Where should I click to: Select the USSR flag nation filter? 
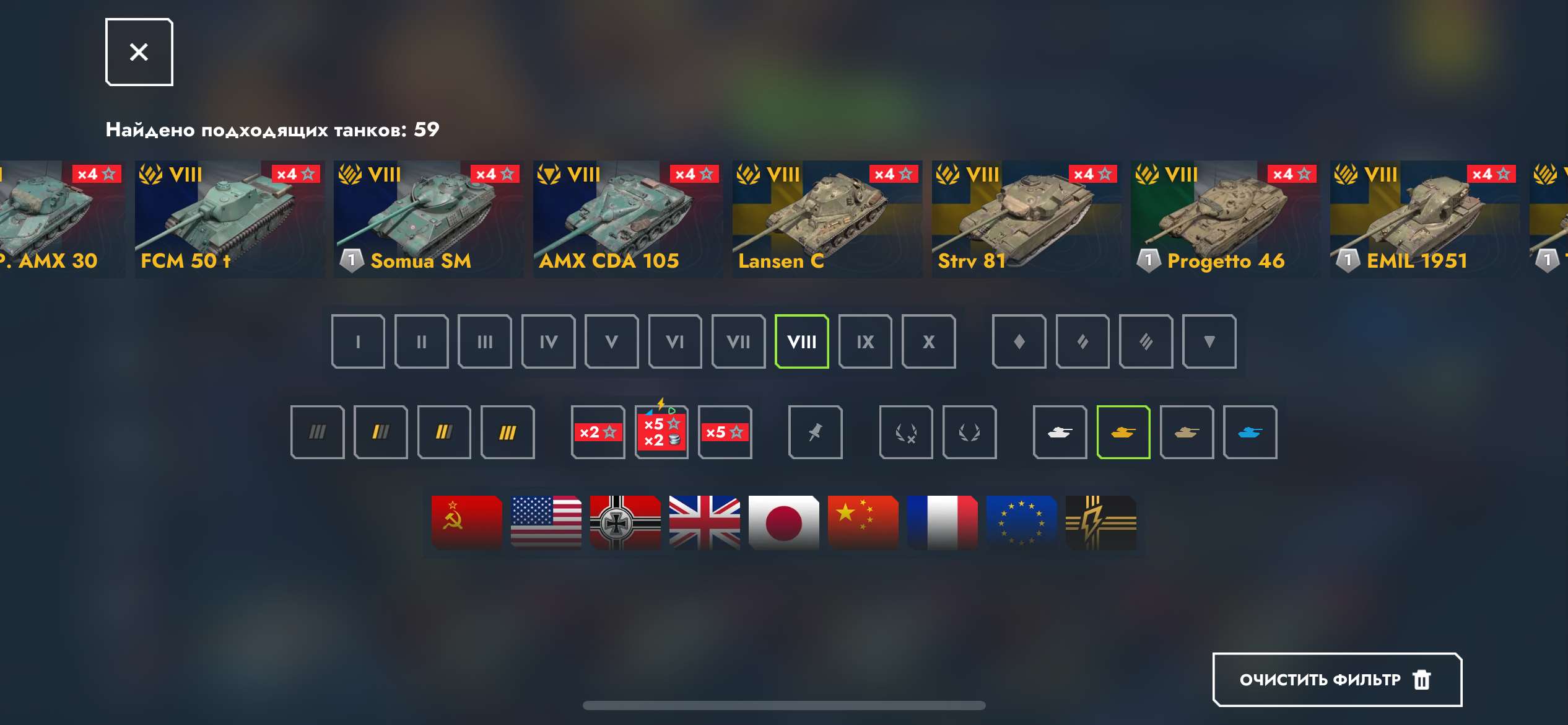[466, 522]
